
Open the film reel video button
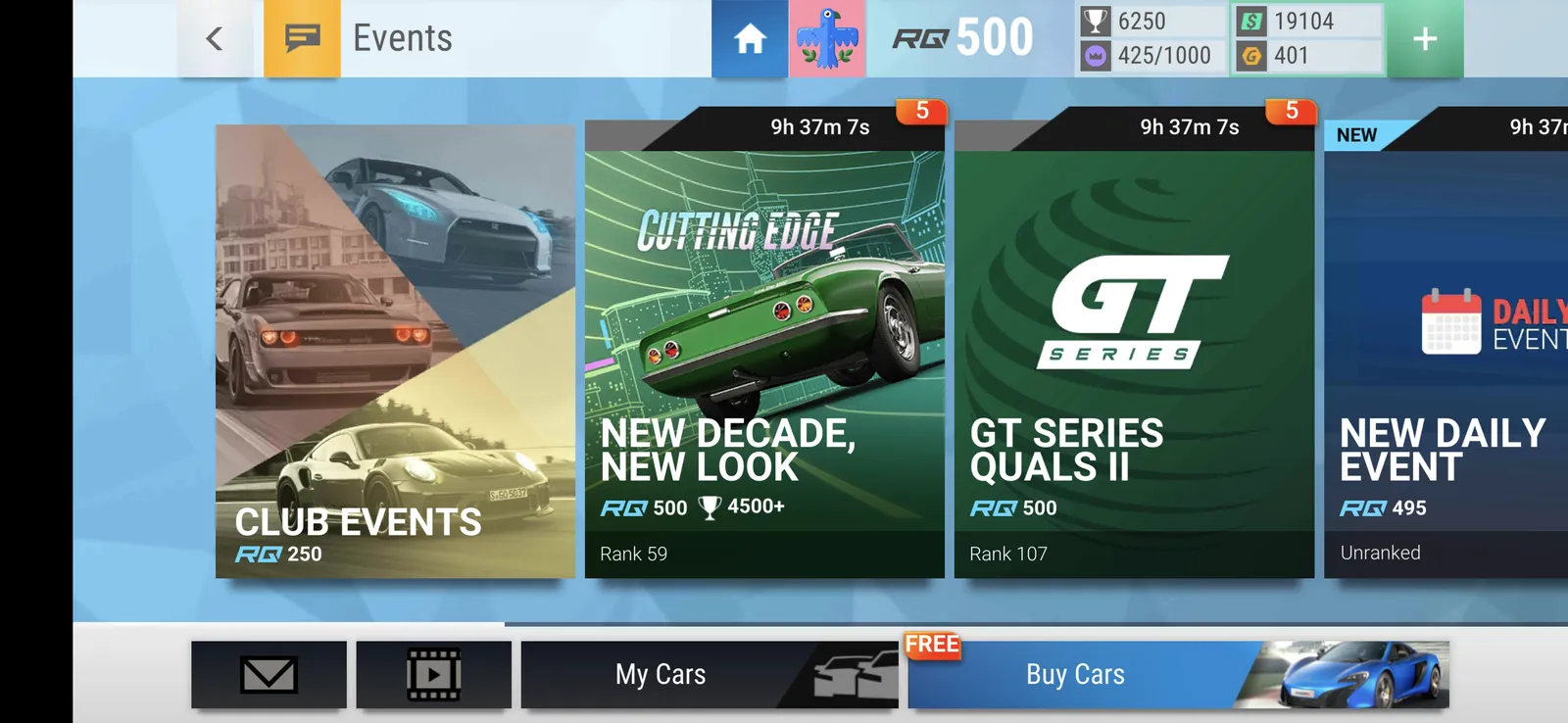point(433,674)
